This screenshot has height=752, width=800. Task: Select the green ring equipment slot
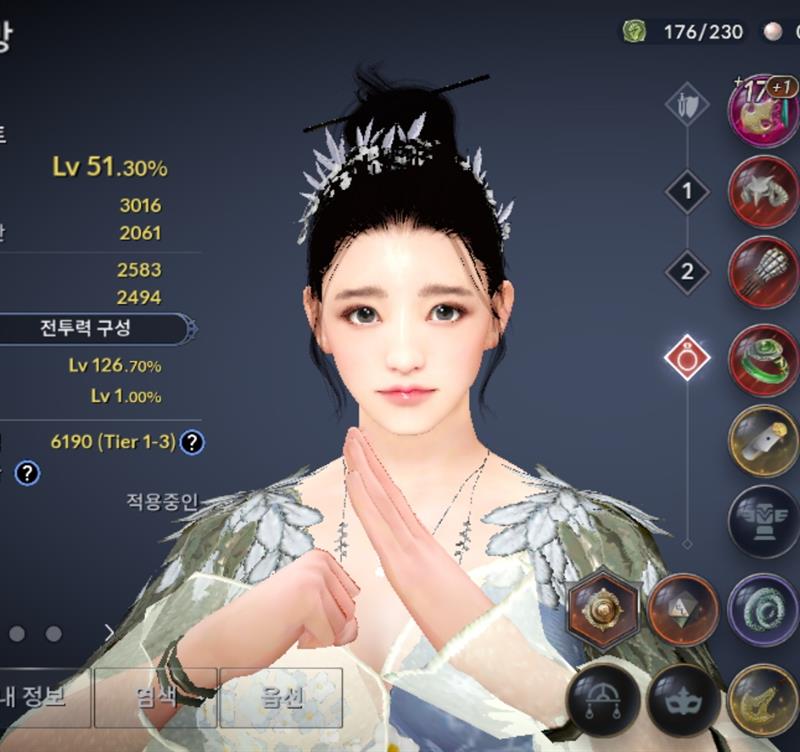click(x=763, y=359)
